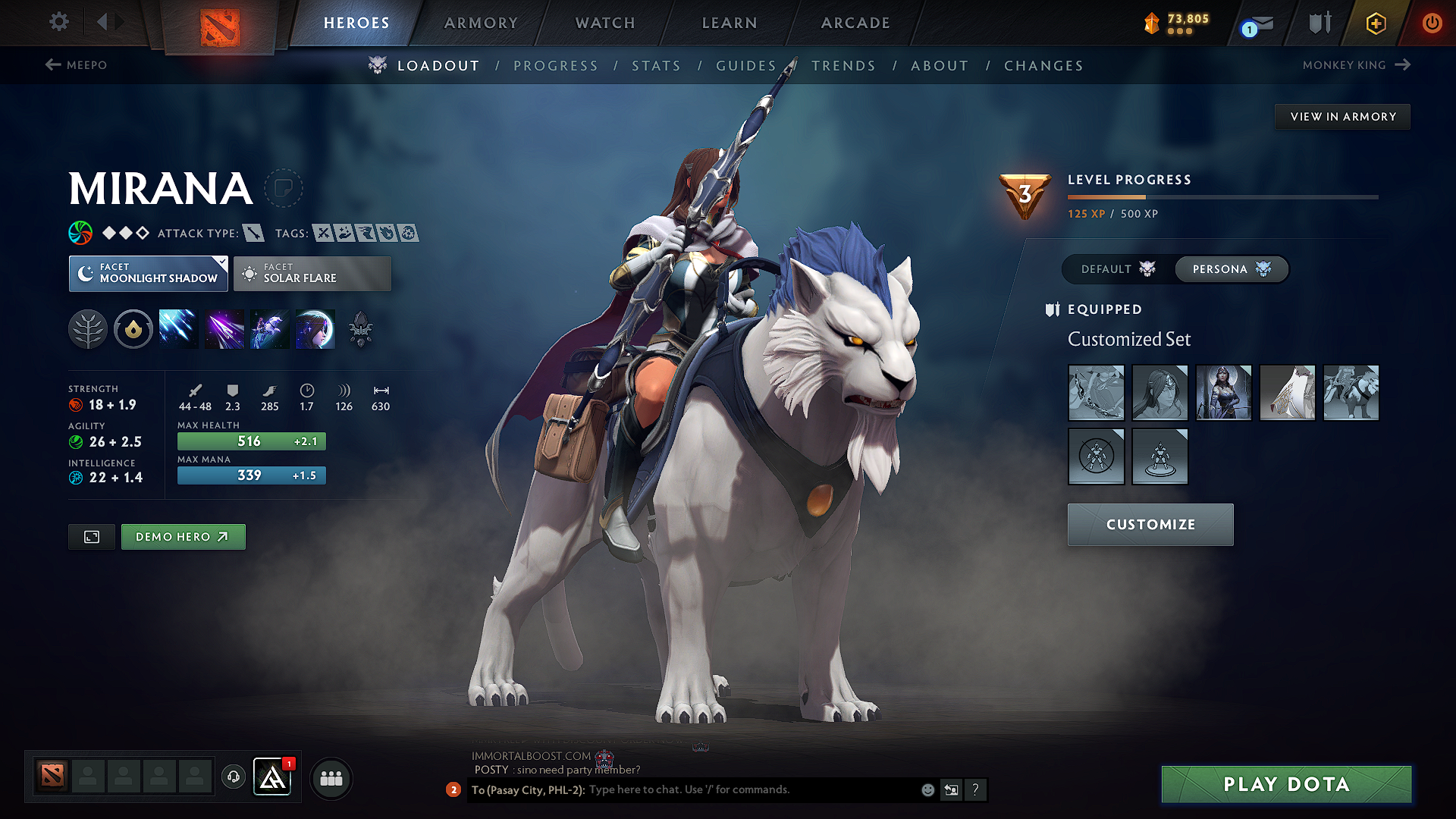
Task: Open the emoticon picker in chat
Action: point(927,789)
